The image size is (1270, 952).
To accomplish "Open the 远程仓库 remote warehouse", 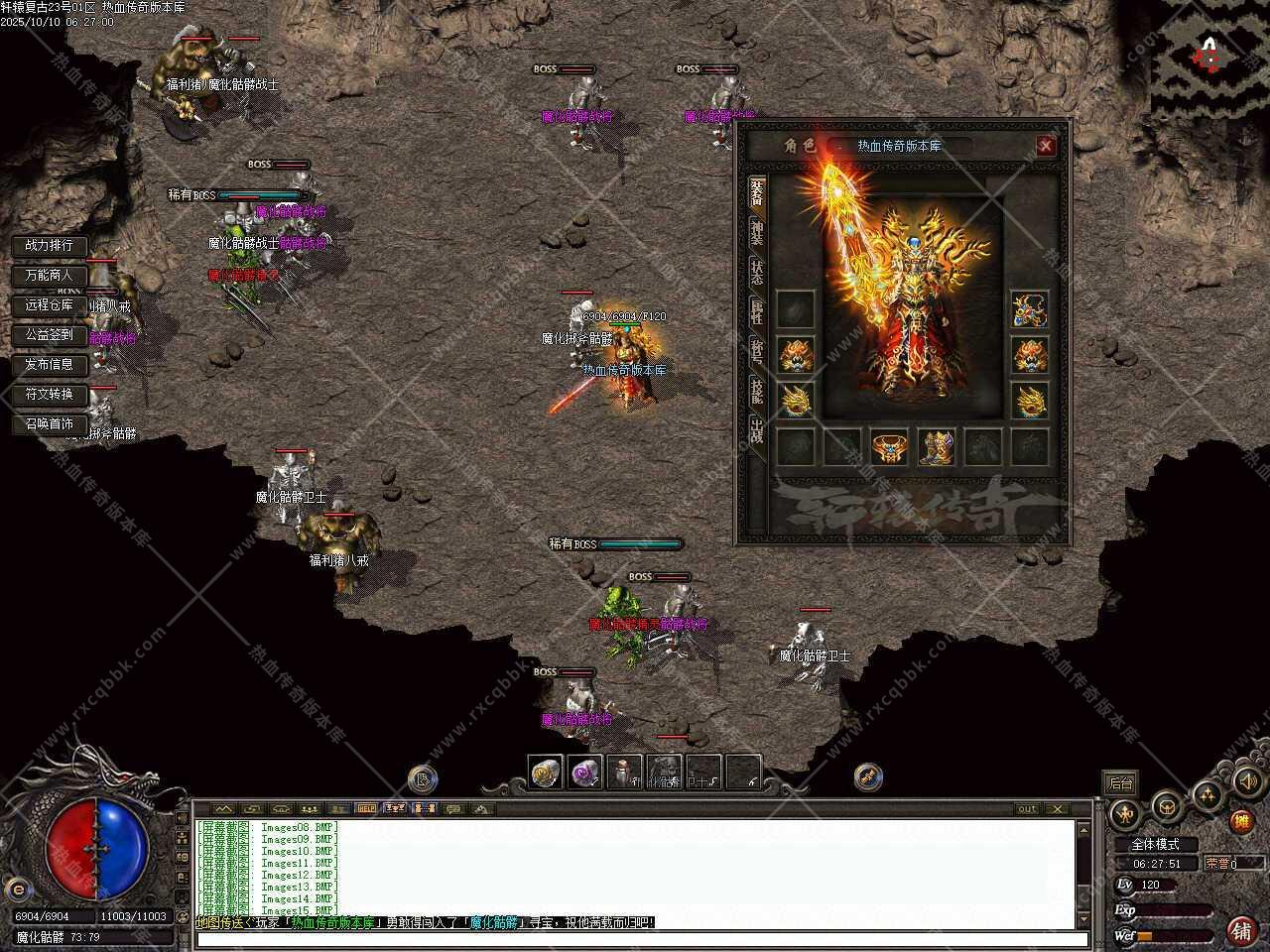I will pyautogui.click(x=50, y=304).
